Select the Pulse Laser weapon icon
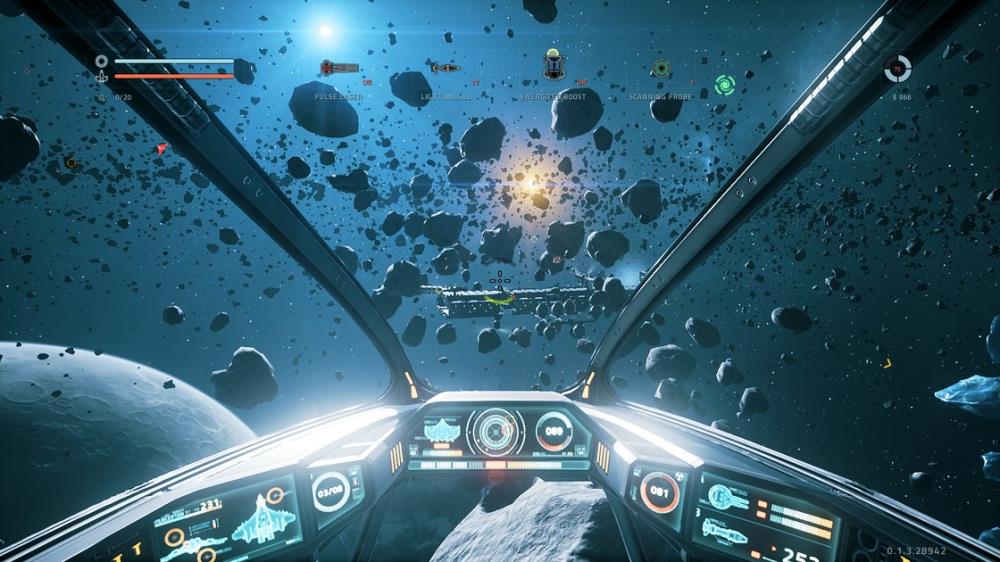 click(x=339, y=68)
